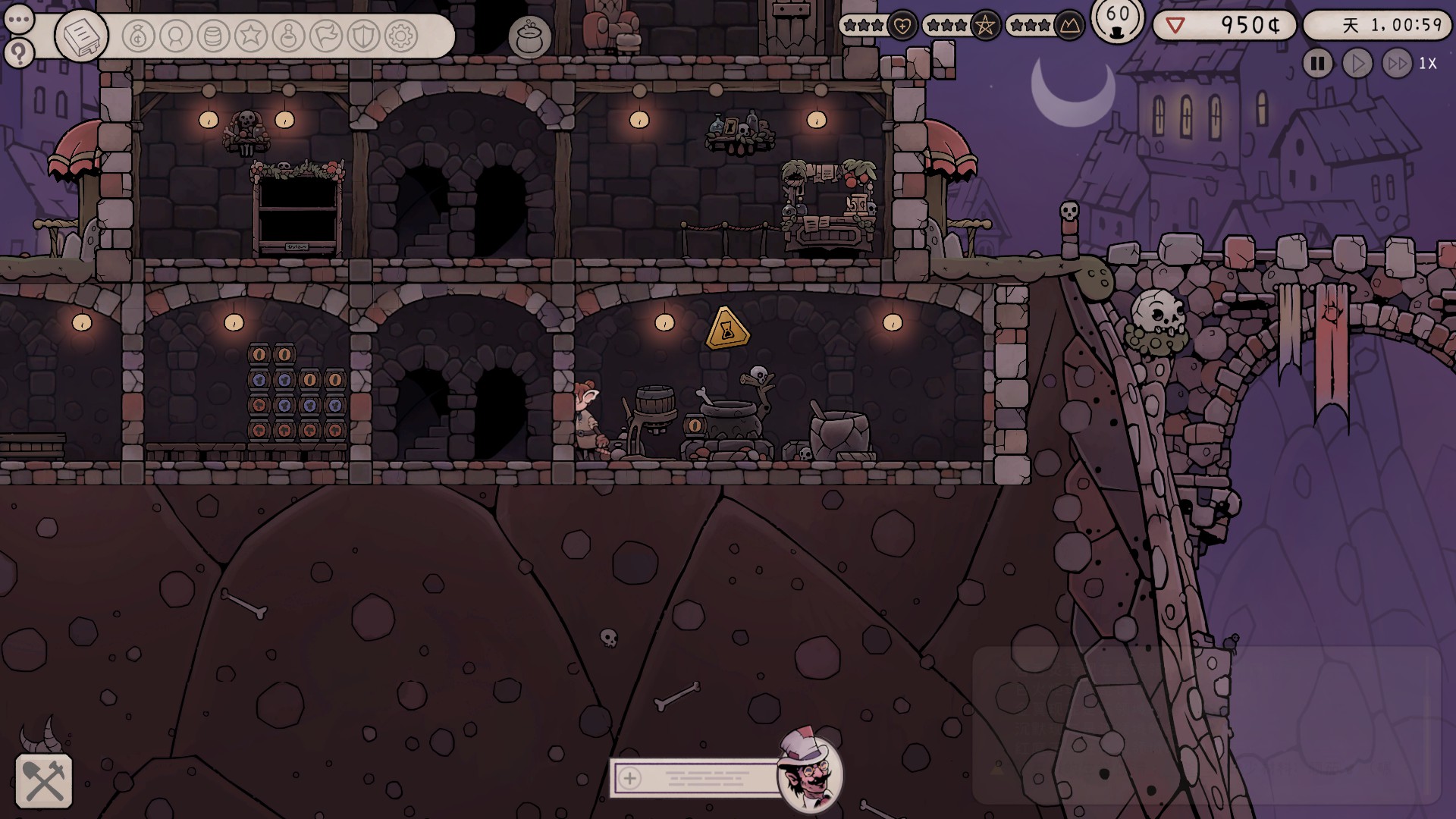Open the shield toolbar icon

363,36
